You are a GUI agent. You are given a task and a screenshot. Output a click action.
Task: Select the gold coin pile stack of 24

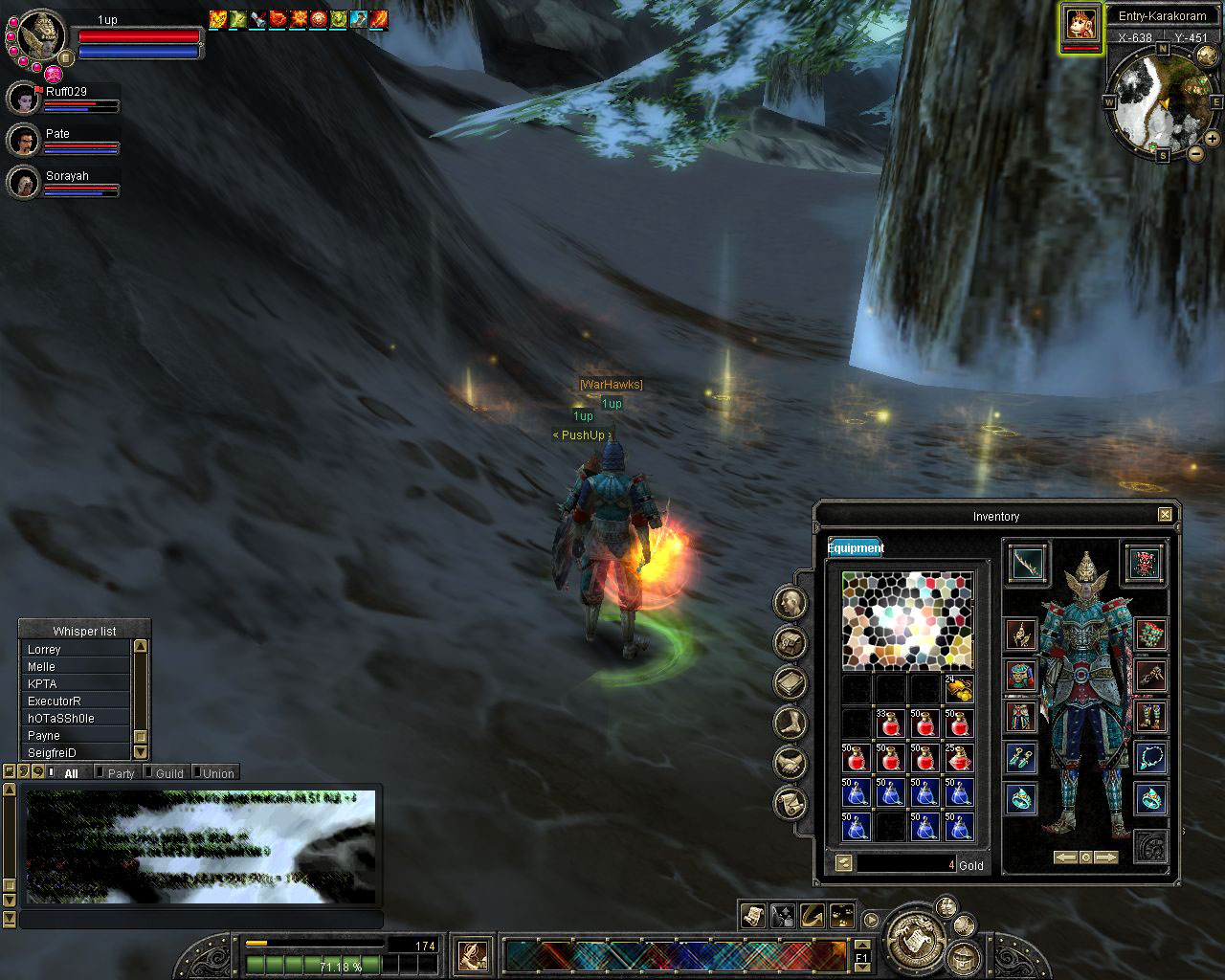point(959,688)
